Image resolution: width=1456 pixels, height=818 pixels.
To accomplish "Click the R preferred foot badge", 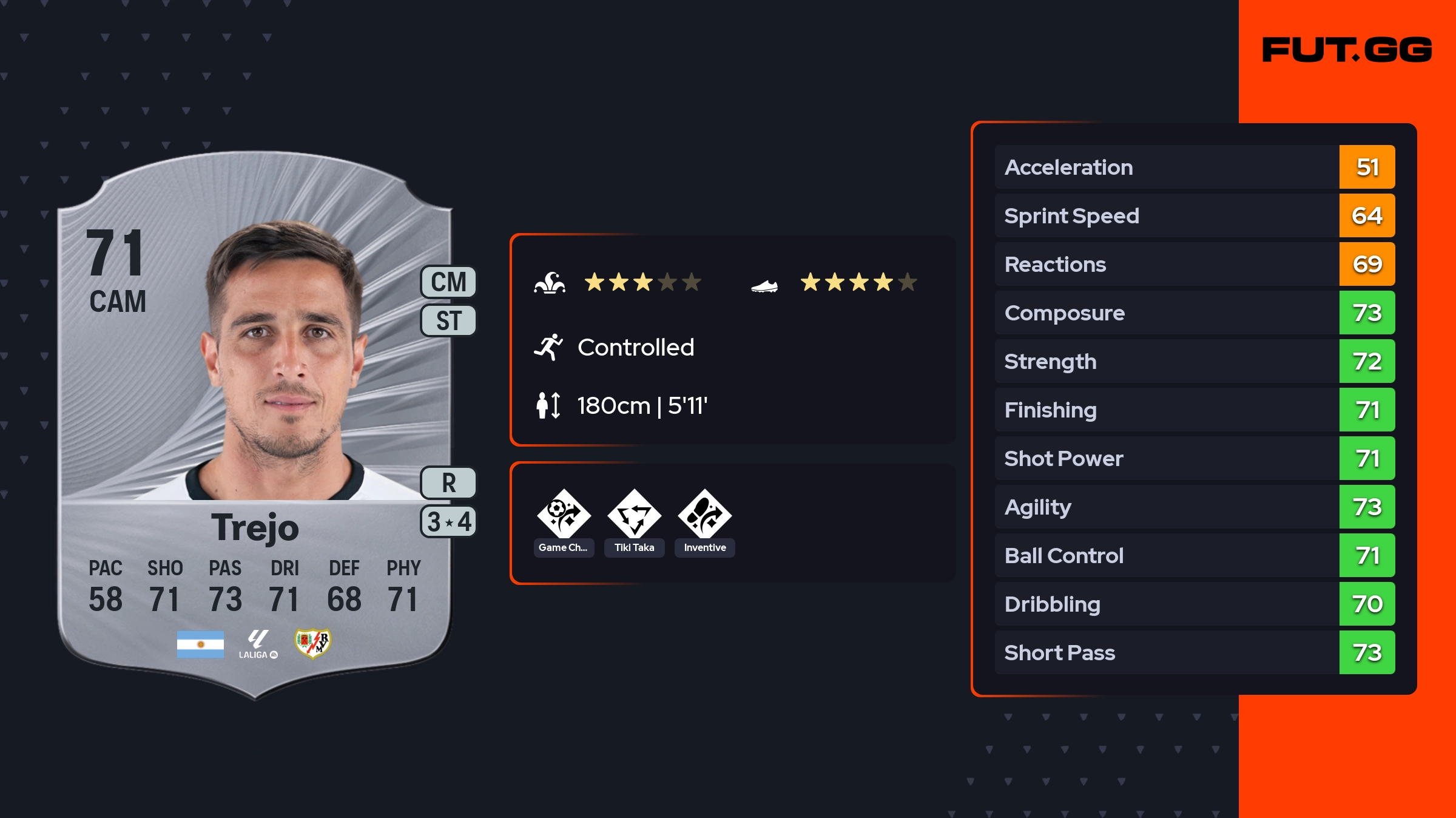I will coord(448,483).
